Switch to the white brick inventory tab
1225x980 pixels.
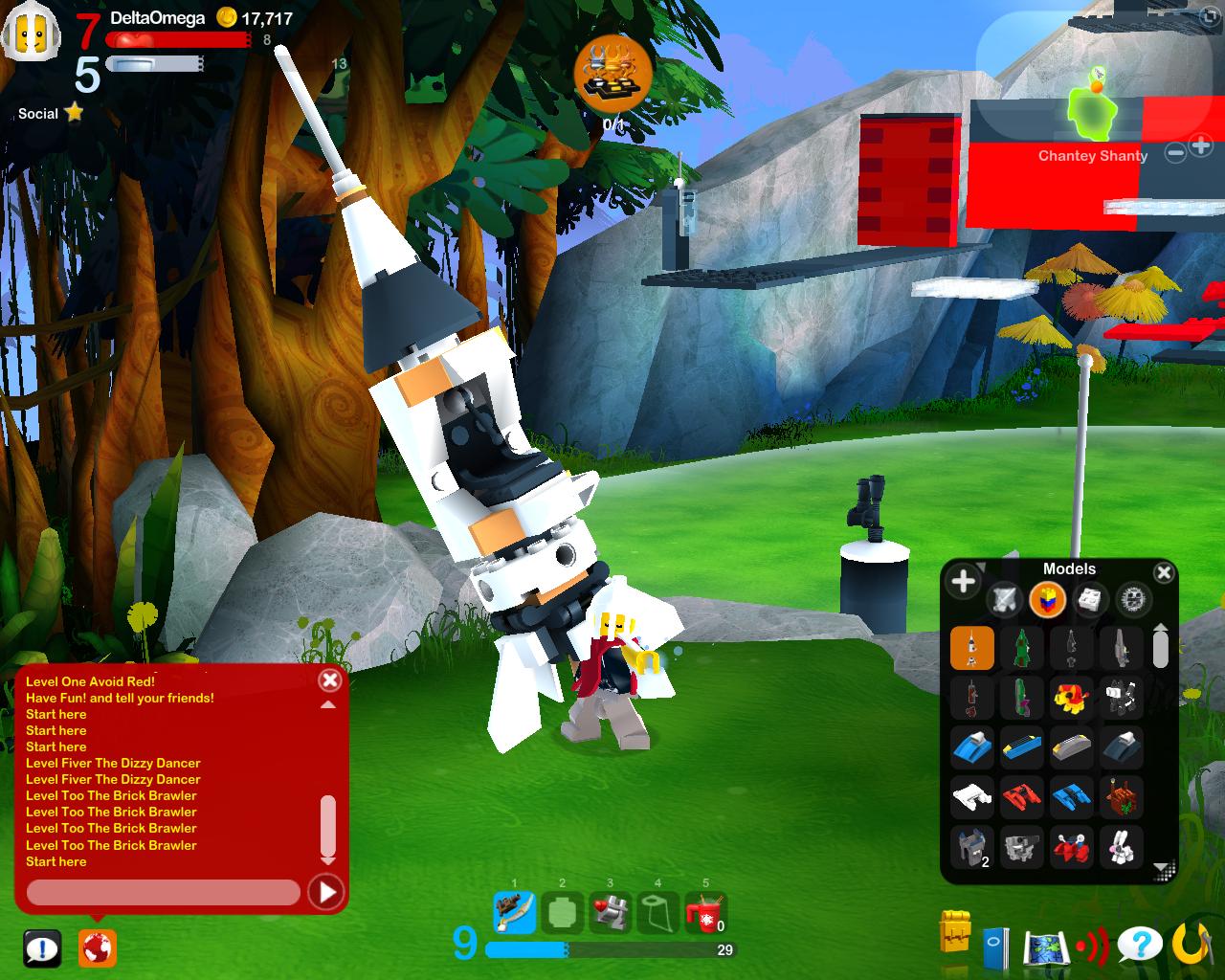point(1089,600)
